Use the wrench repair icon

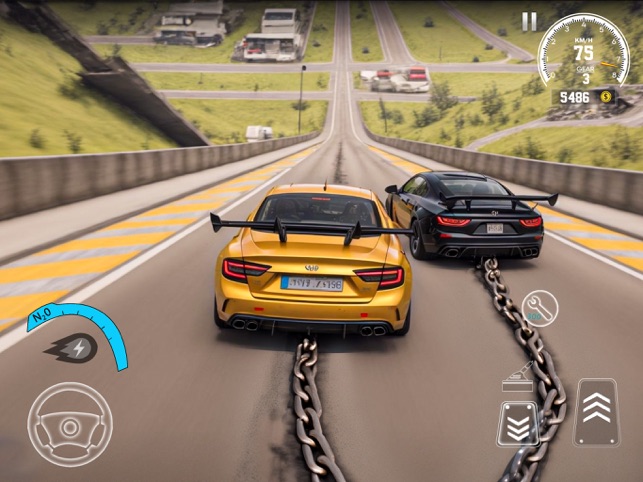click(x=540, y=308)
